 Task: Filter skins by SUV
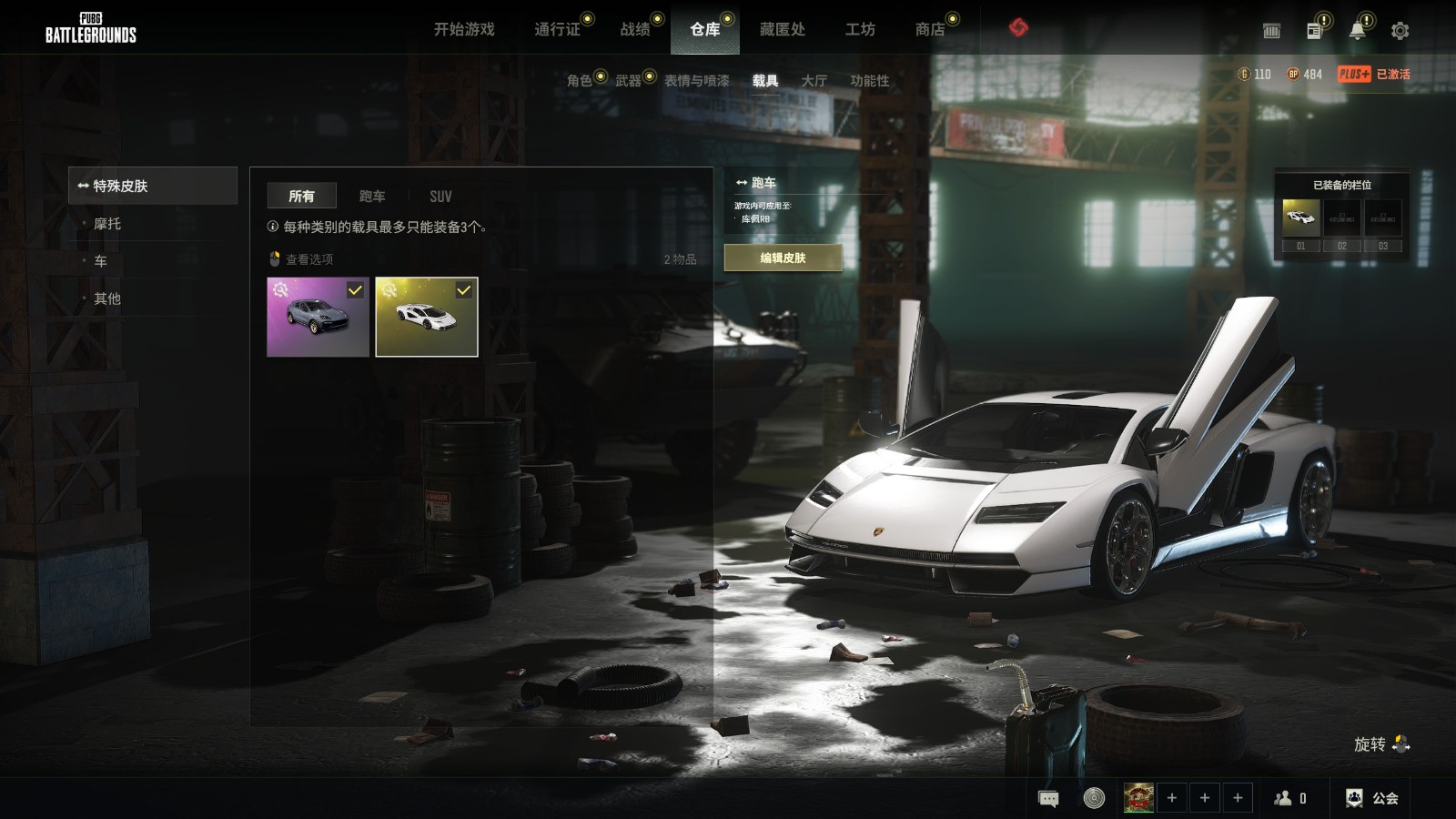(x=440, y=196)
